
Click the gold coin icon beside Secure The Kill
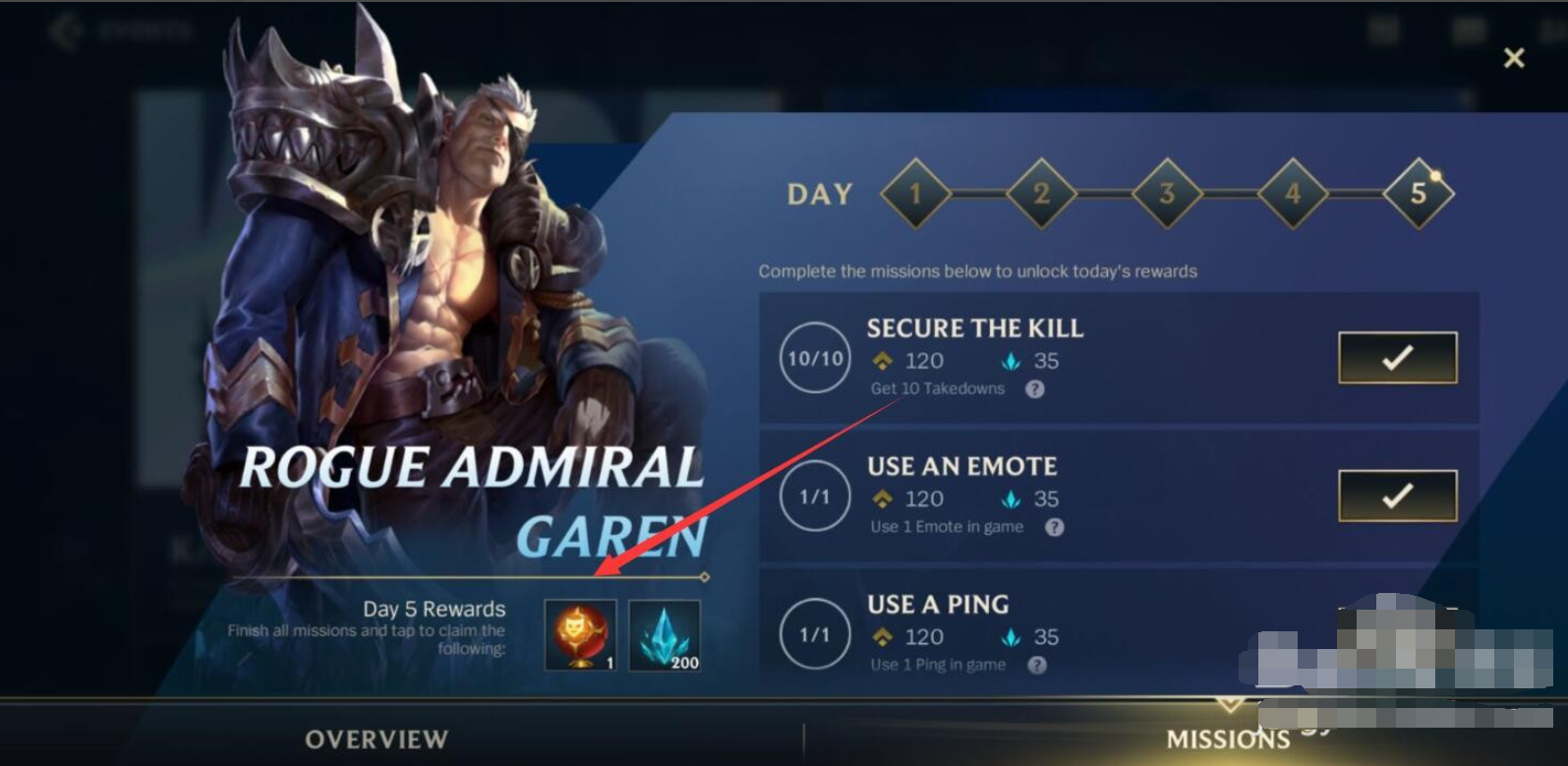(884, 361)
